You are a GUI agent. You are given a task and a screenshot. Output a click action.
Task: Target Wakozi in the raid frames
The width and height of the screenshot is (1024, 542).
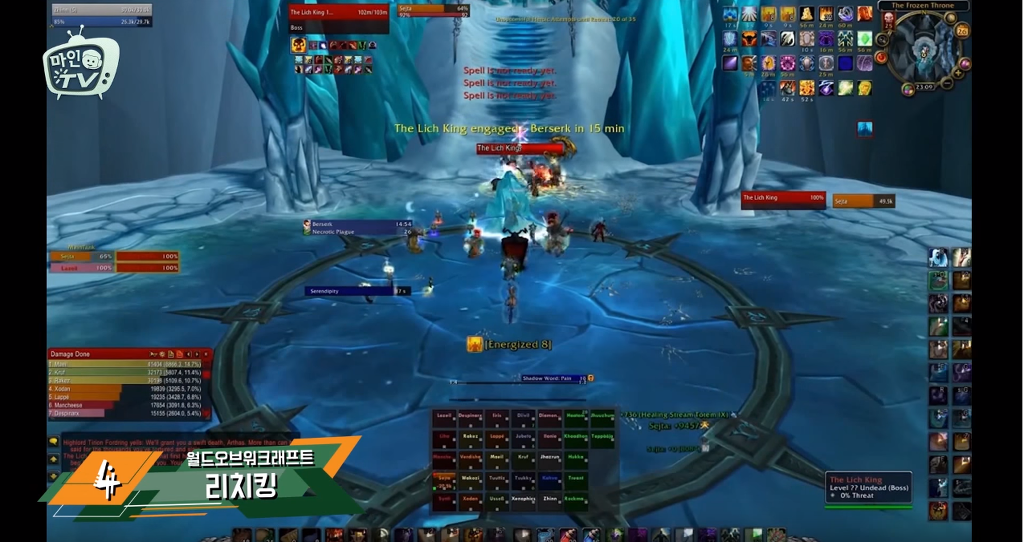point(470,478)
